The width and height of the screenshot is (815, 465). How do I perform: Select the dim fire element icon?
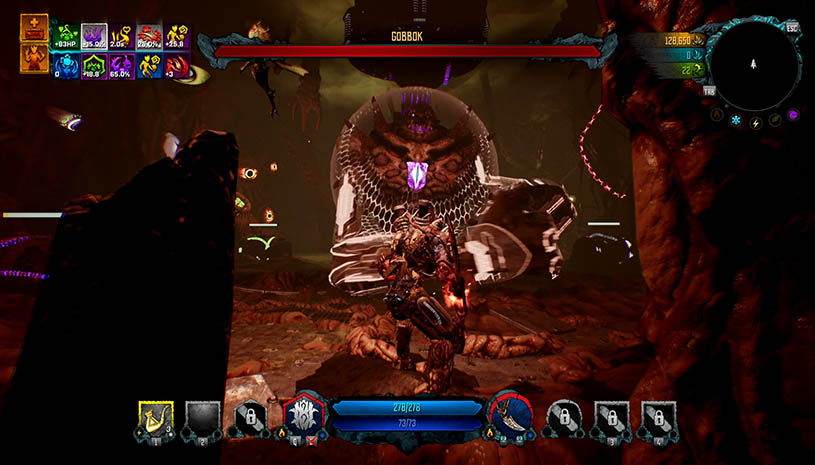click(x=717, y=115)
